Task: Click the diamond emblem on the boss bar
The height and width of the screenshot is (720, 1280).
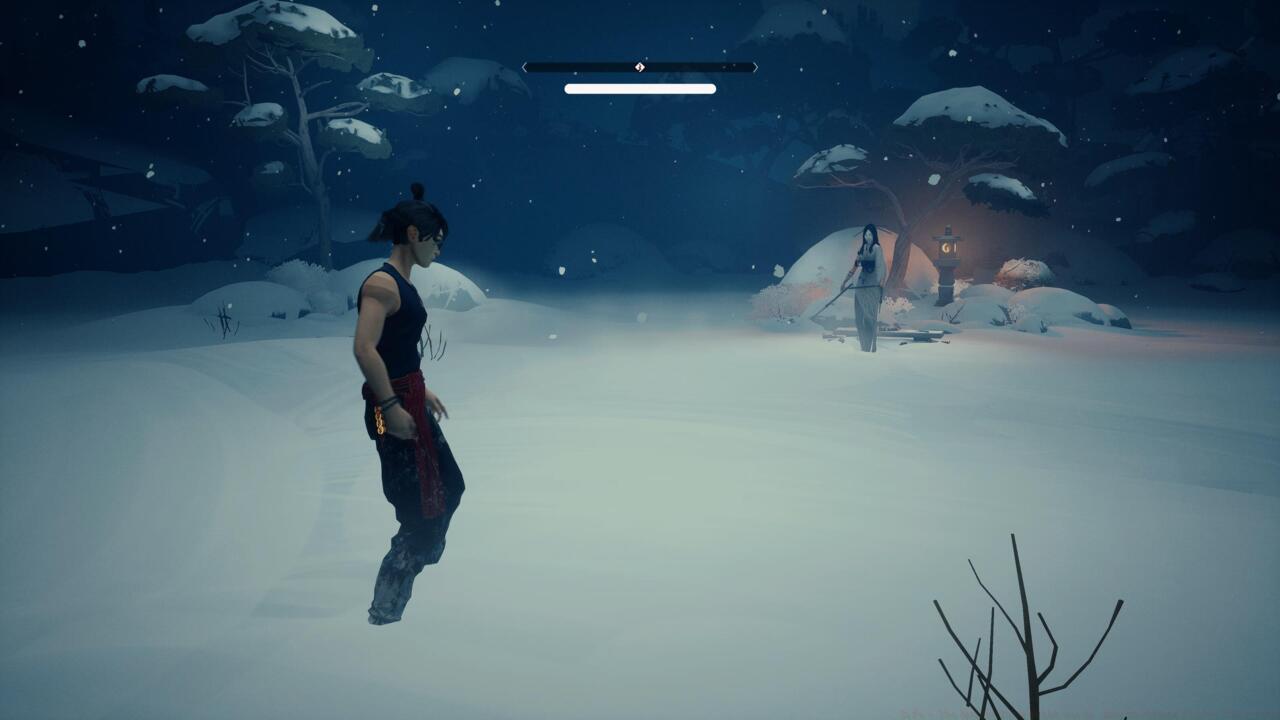Action: tap(639, 67)
